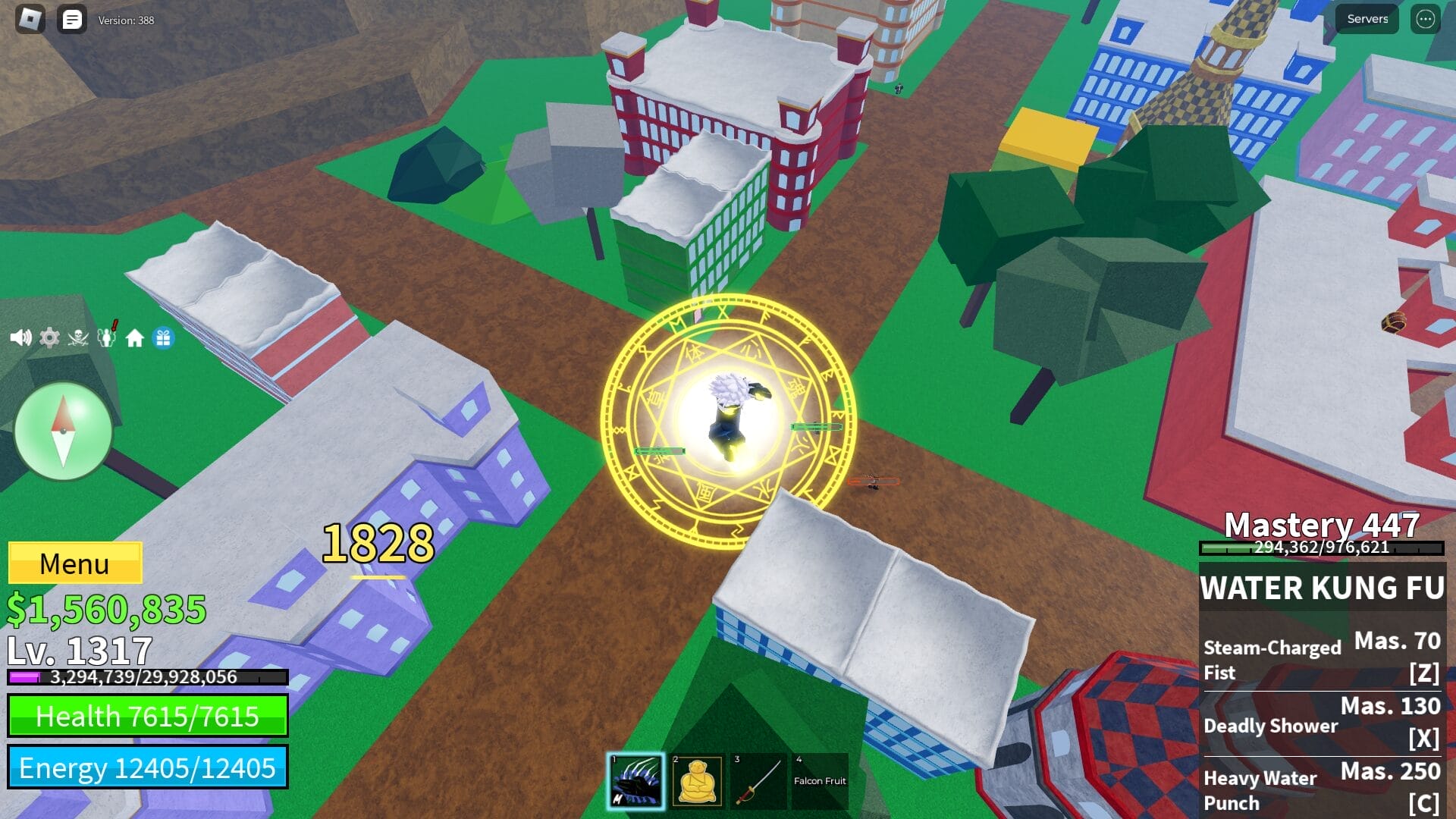Open the three-dots options menu
The height and width of the screenshot is (819, 1456).
pos(1424,19)
